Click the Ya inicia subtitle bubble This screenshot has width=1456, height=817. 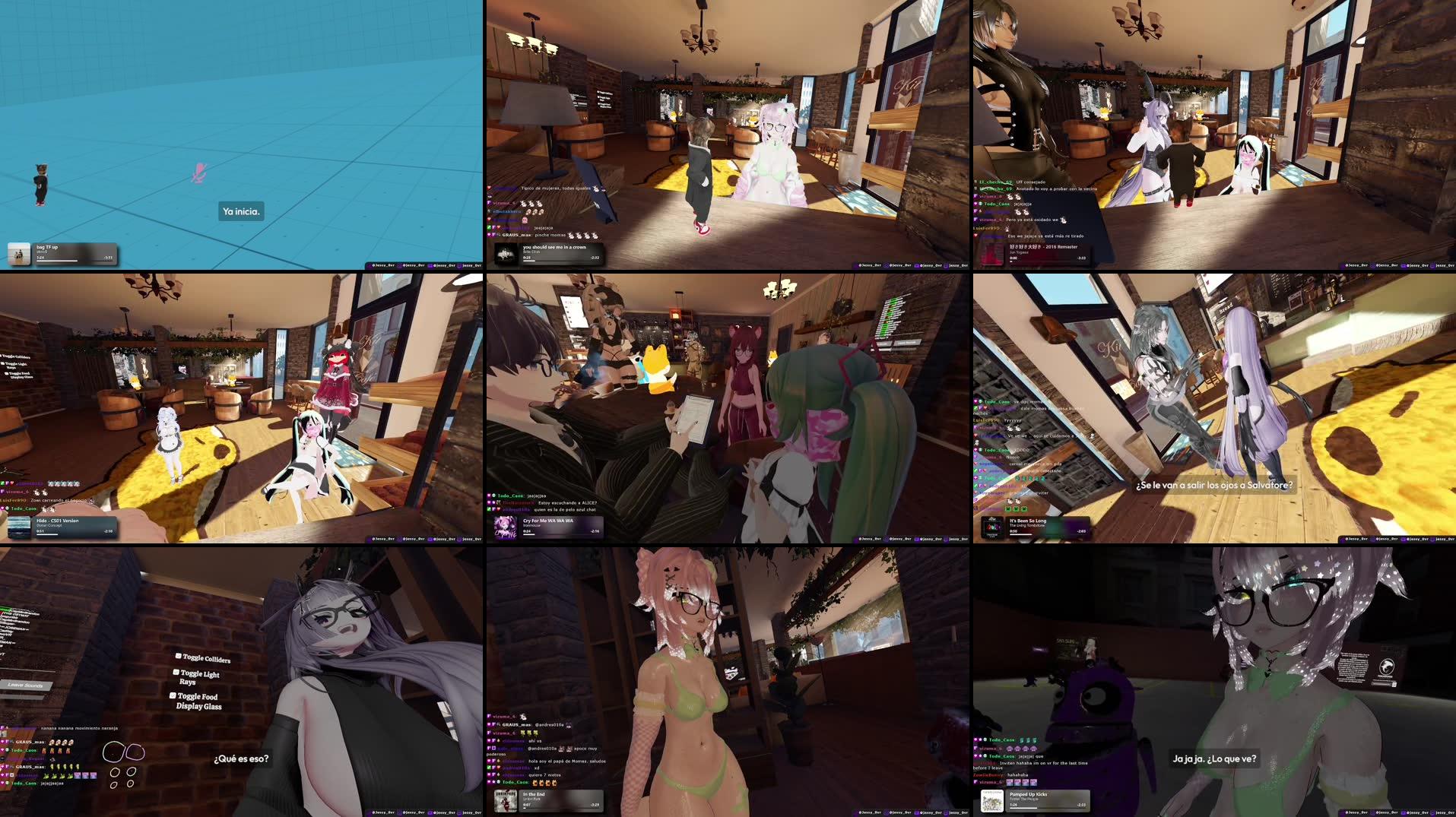tap(241, 211)
